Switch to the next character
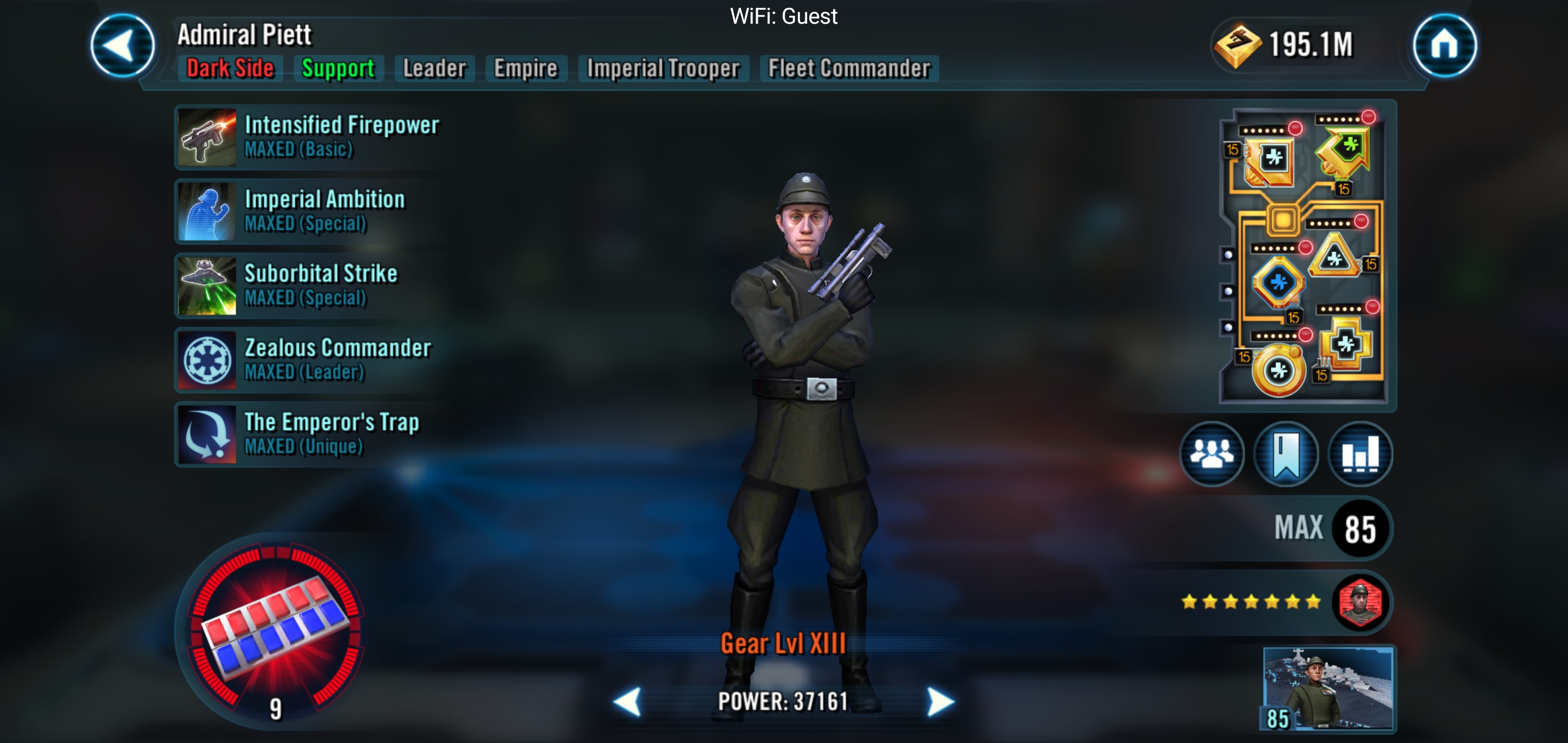 click(x=940, y=702)
